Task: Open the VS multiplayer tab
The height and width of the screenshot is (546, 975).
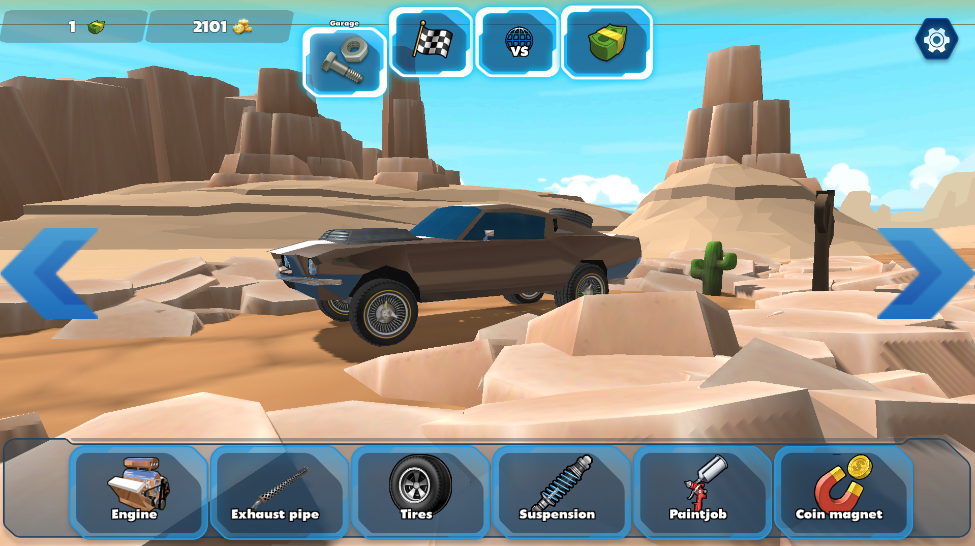Action: pyautogui.click(x=518, y=43)
